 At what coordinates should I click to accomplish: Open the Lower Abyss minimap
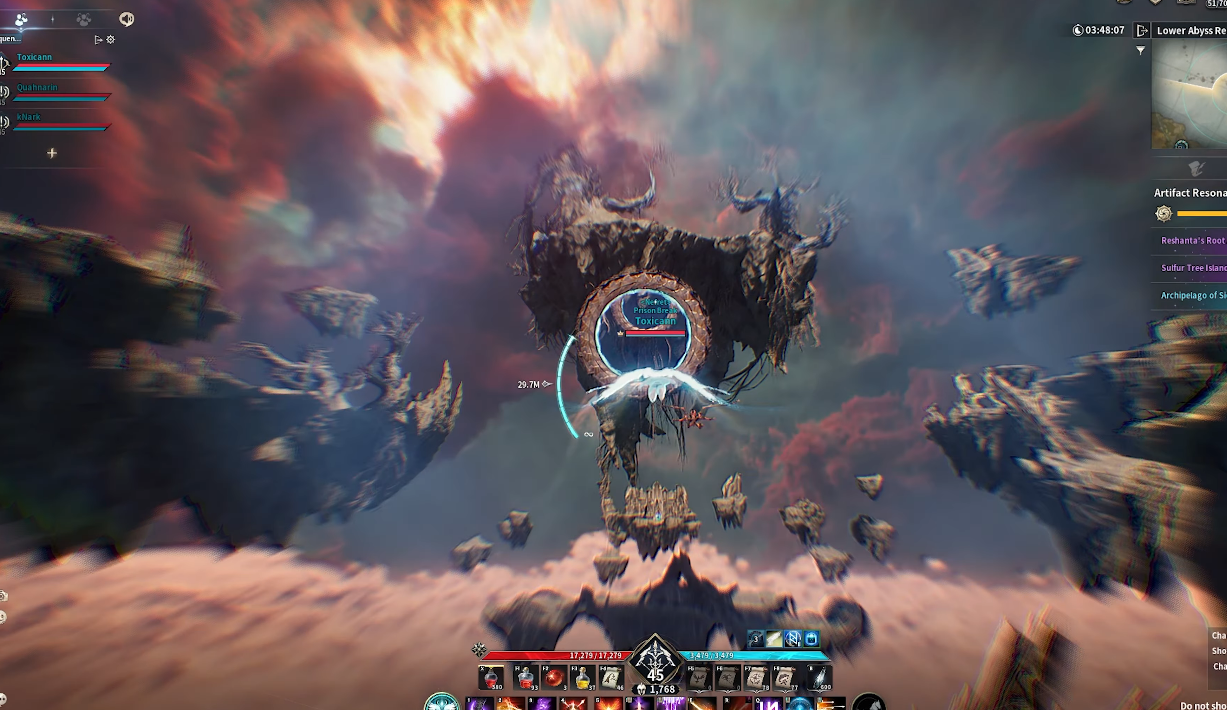point(1189,95)
